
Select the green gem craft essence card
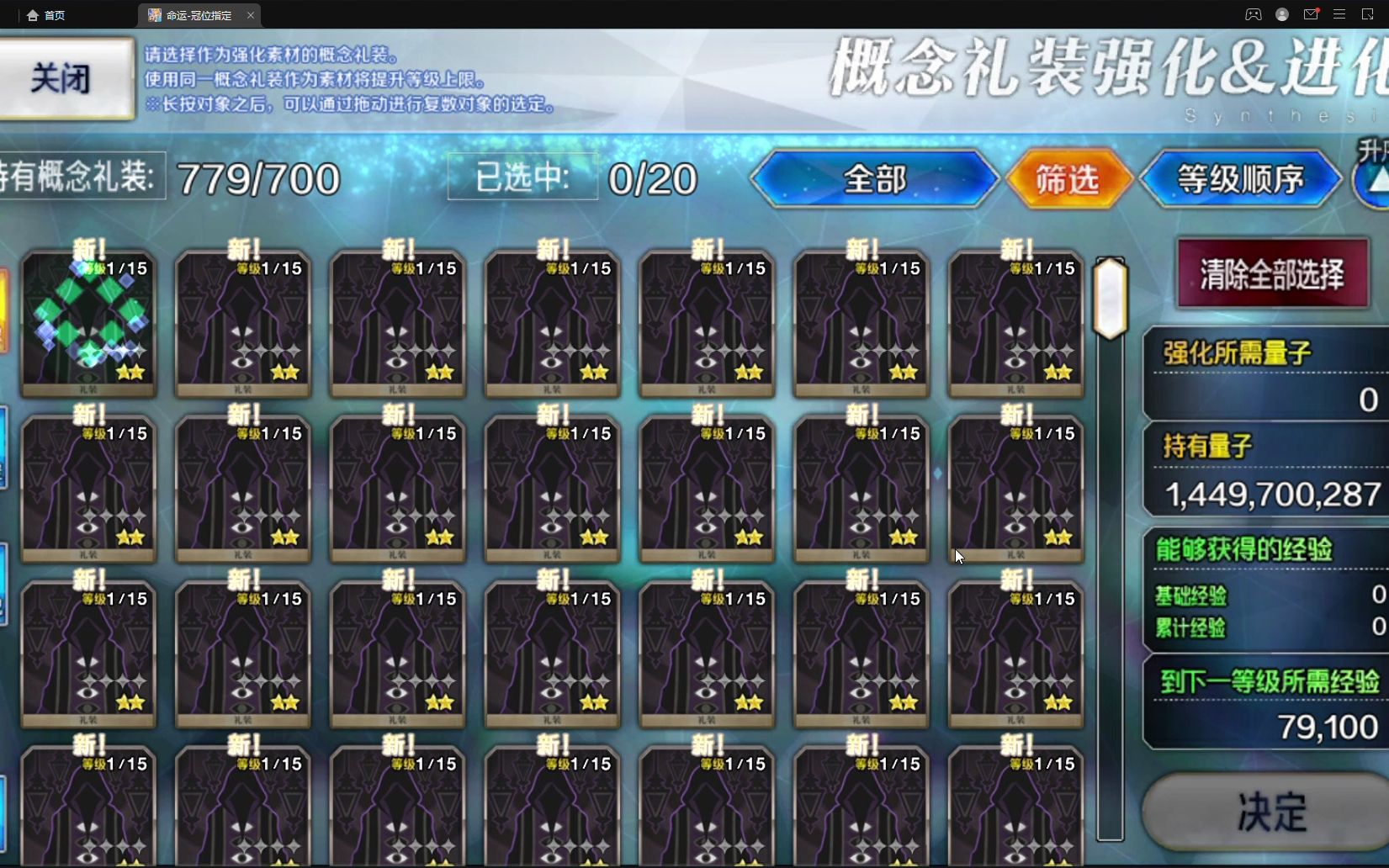pos(87,322)
